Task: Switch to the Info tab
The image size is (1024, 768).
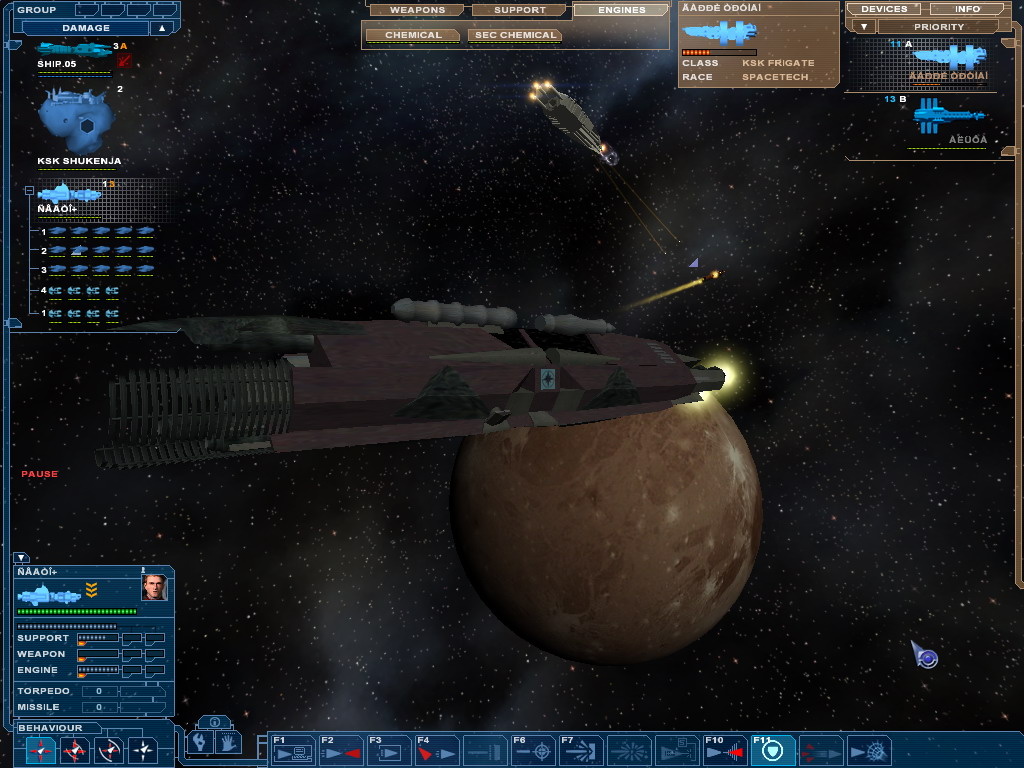Action: (x=967, y=9)
